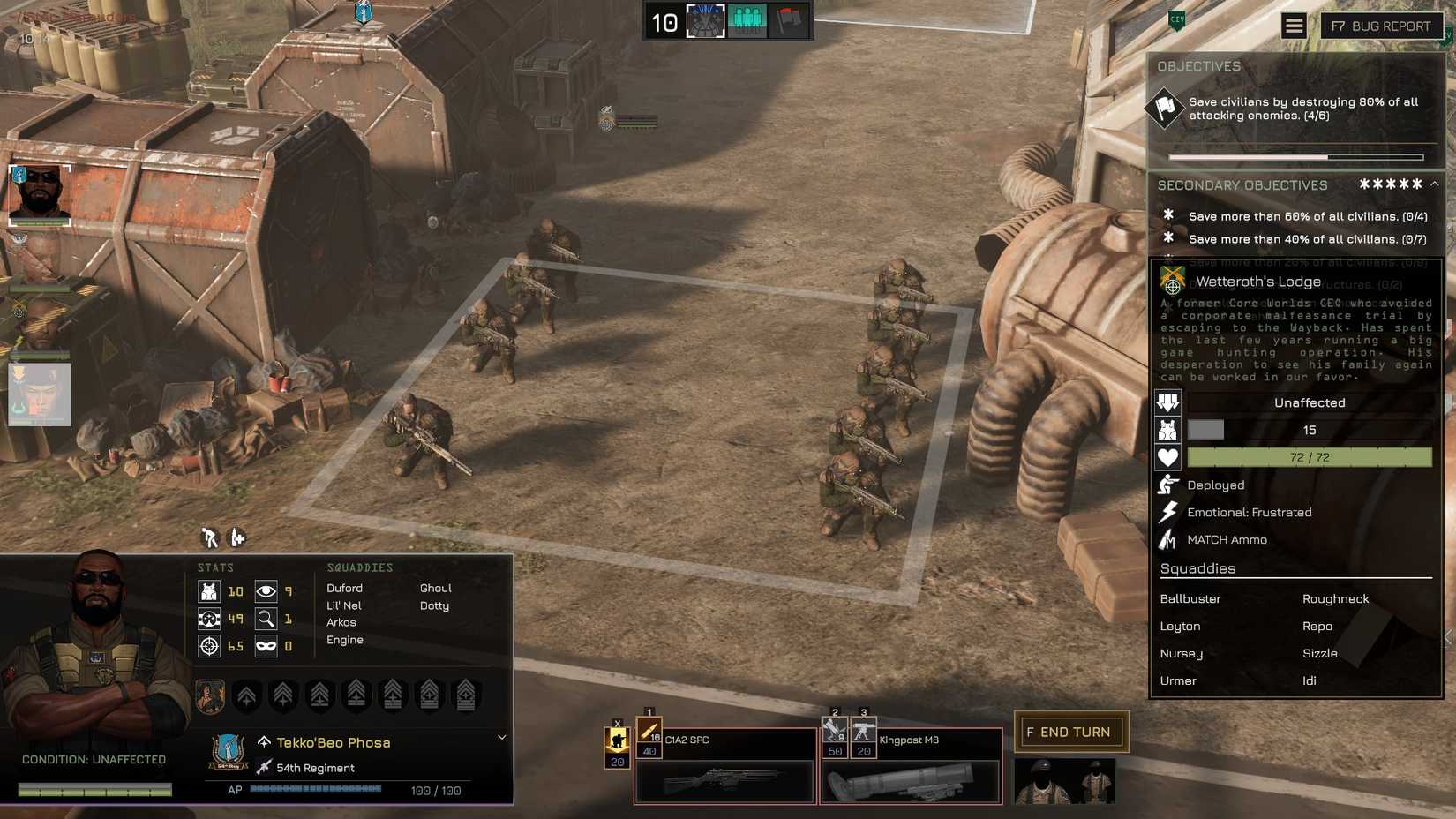Click the crouch stance toggle above the stats panel
Image resolution: width=1456 pixels, height=819 pixels.
pyautogui.click(x=208, y=537)
